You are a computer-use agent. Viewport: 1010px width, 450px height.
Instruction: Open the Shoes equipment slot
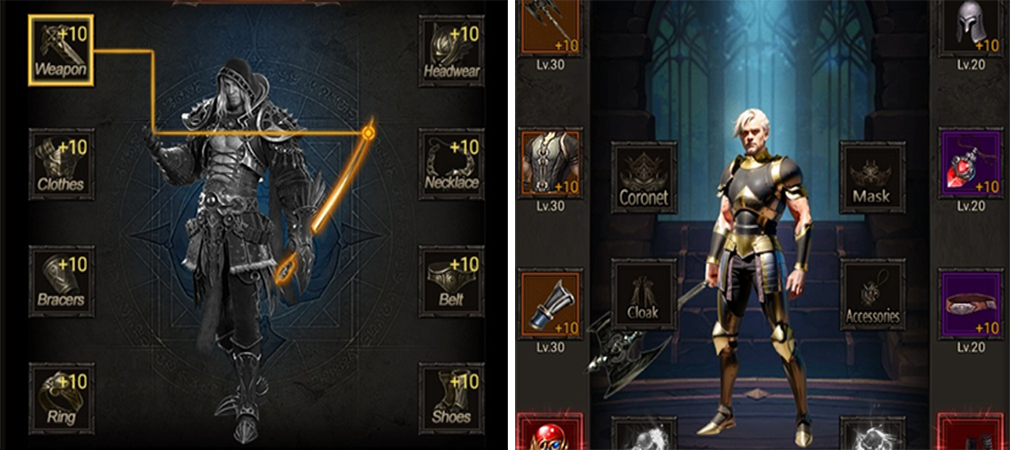pos(451,394)
